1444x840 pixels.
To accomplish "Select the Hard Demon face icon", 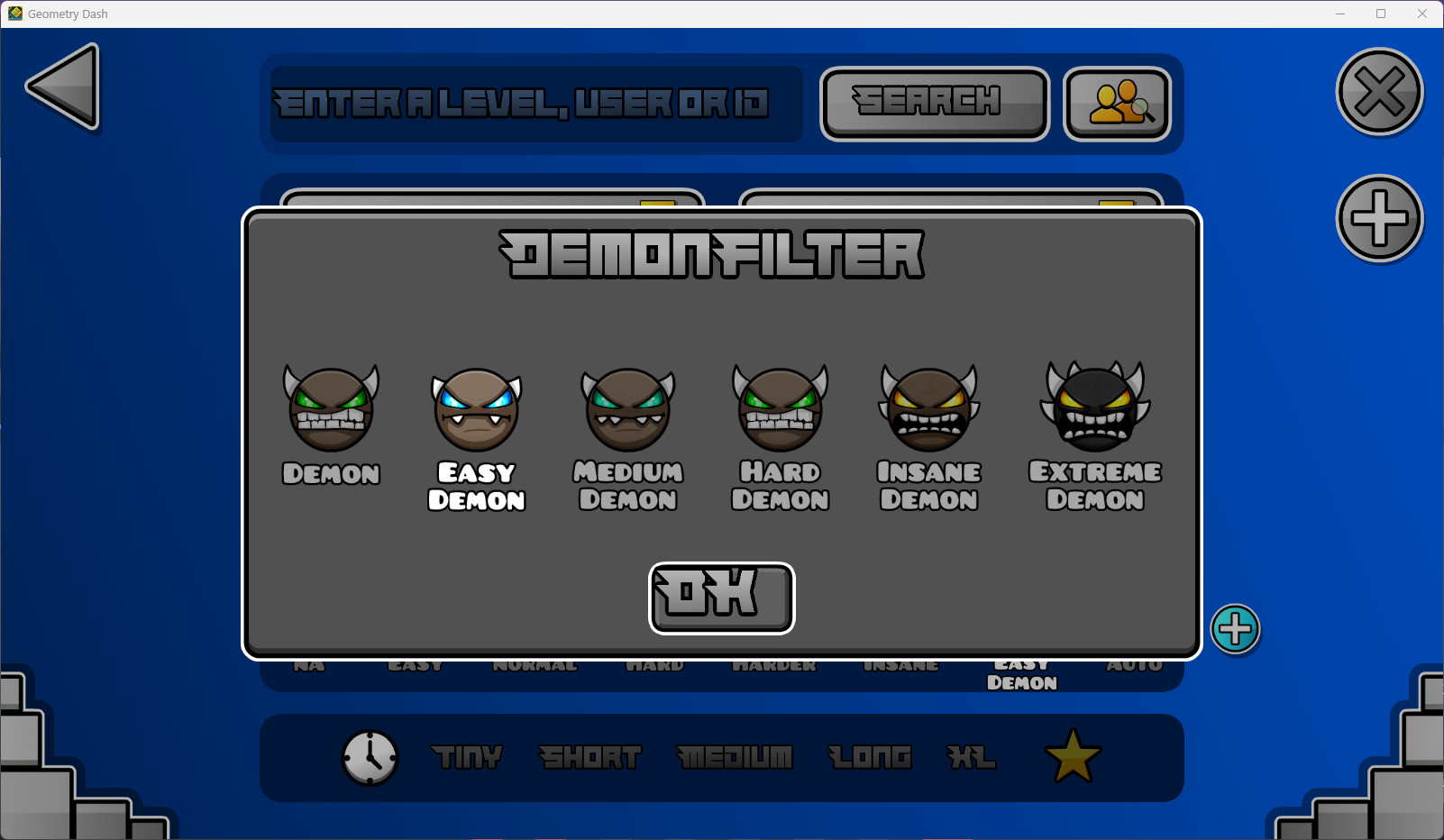I will [x=779, y=408].
